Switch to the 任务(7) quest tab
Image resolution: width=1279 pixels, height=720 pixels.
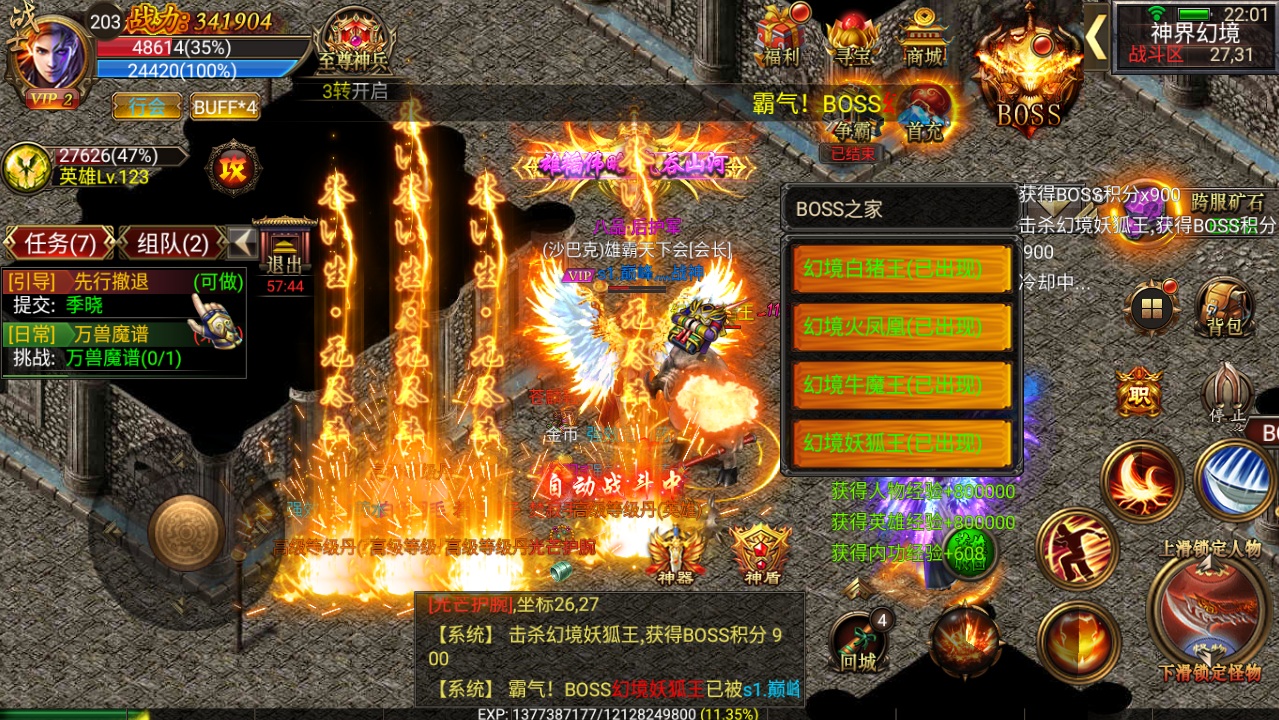[59, 243]
